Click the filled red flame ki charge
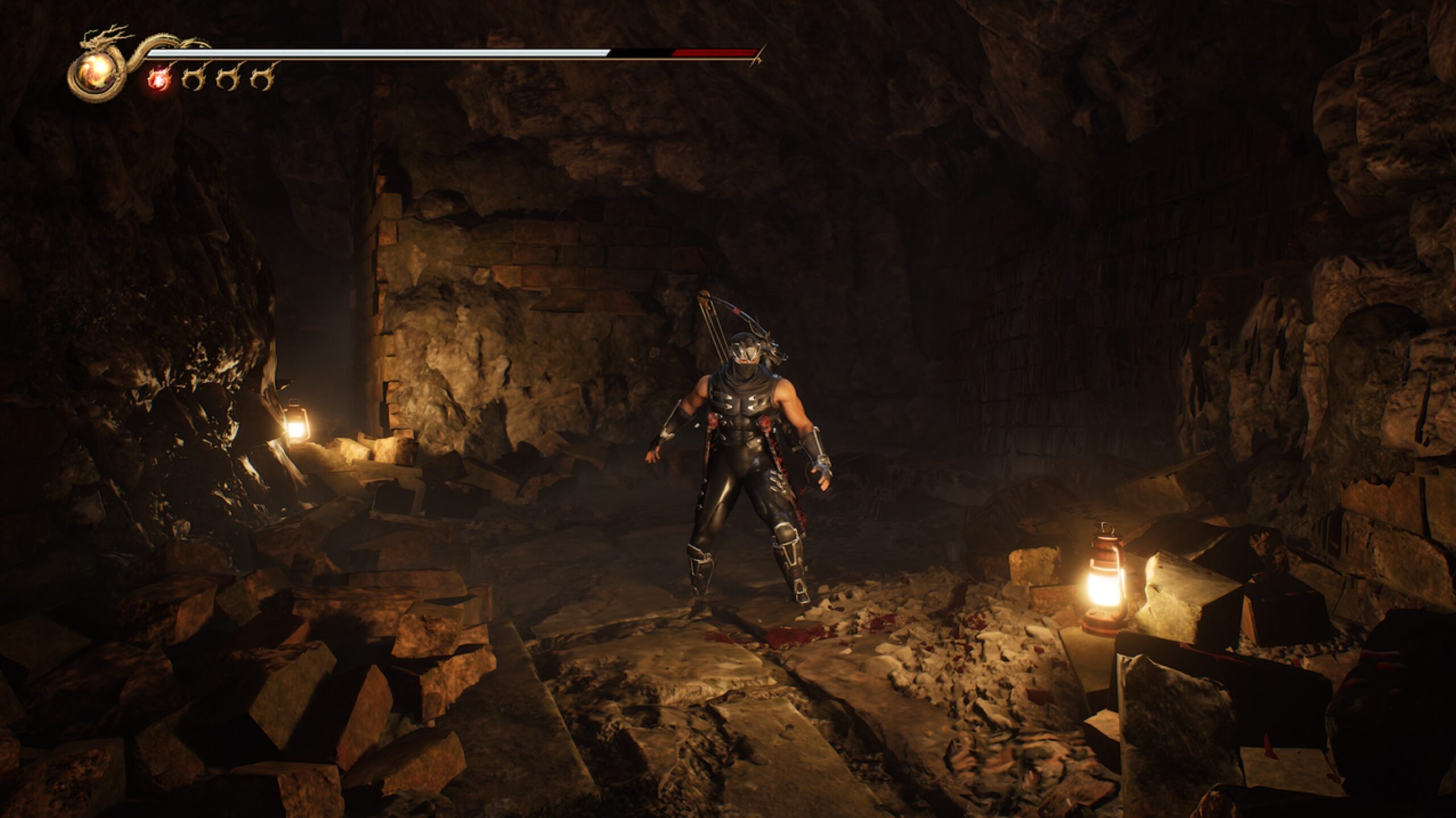The image size is (1456, 818). point(159,80)
